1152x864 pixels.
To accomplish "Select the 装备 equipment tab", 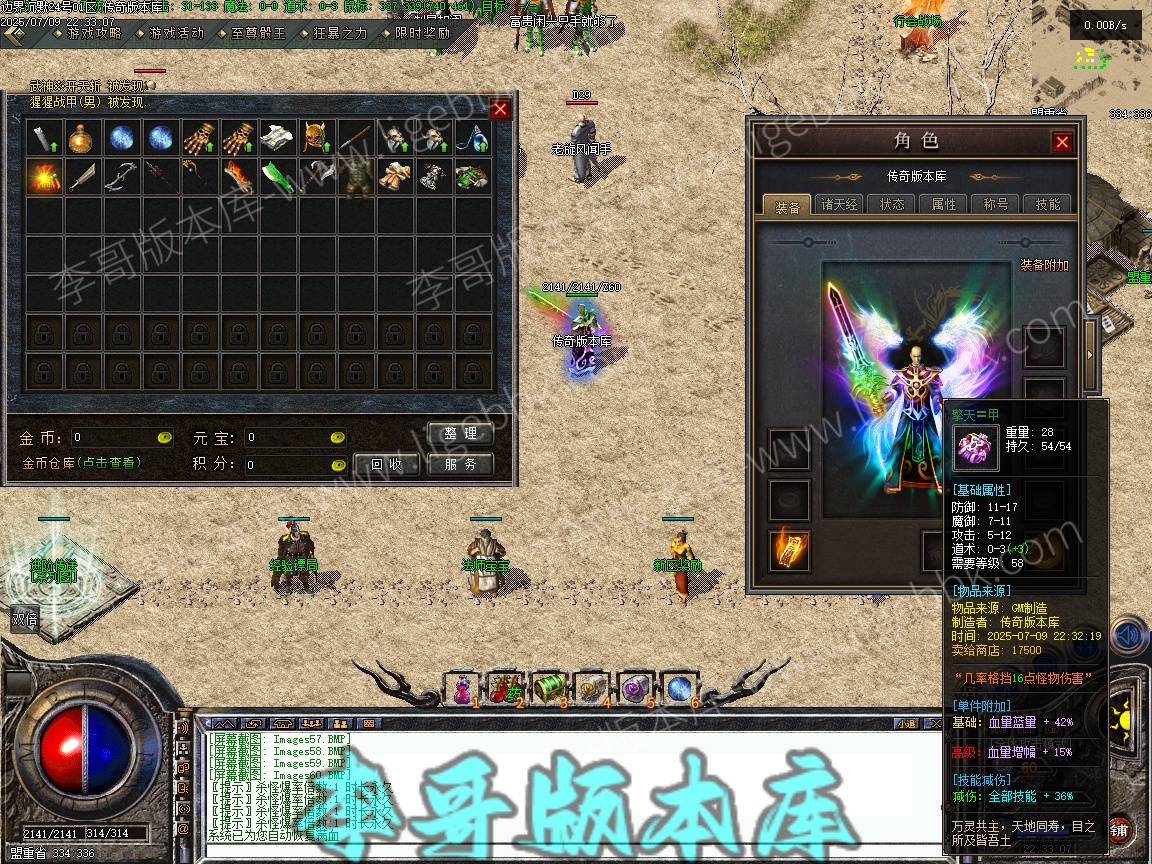I will [788, 206].
